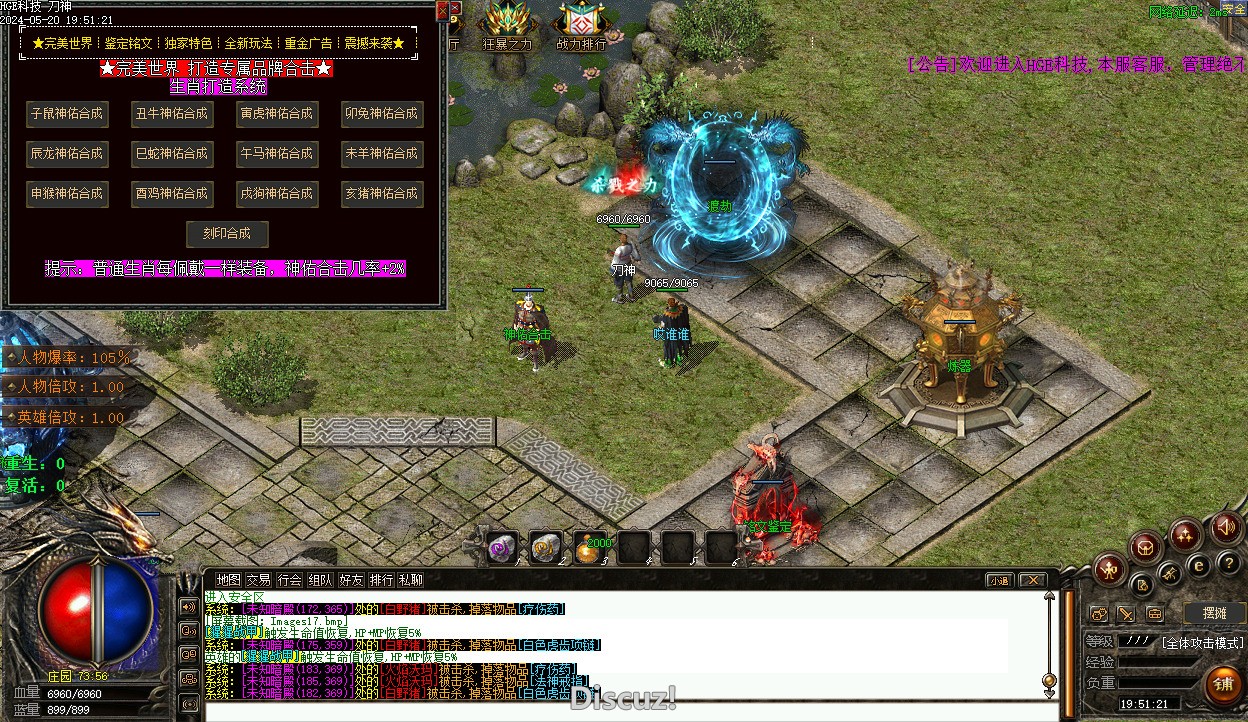Choose 子鼠神佑合成 synthesis button

67,114
